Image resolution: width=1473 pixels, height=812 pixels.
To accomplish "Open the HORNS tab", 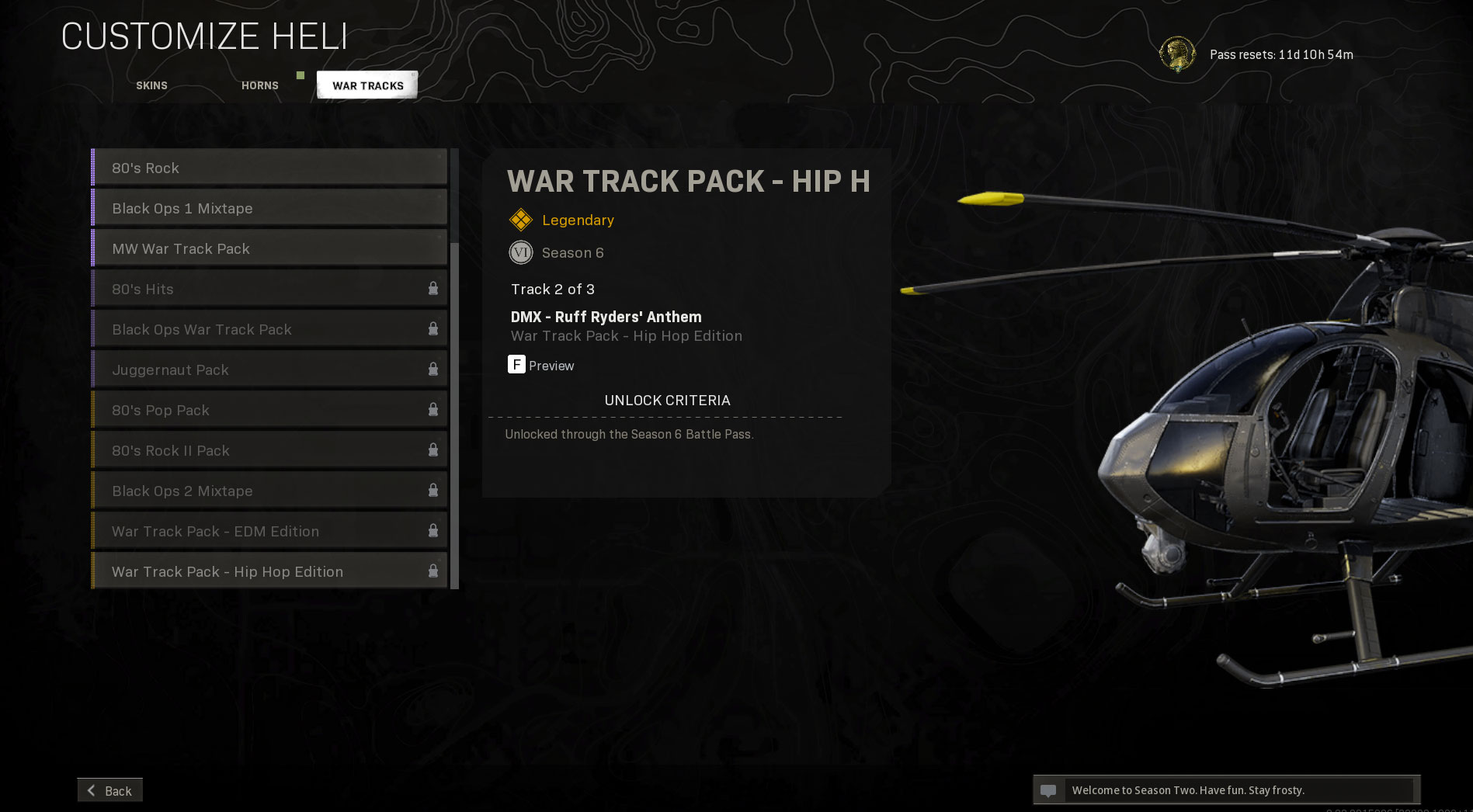I will [259, 85].
